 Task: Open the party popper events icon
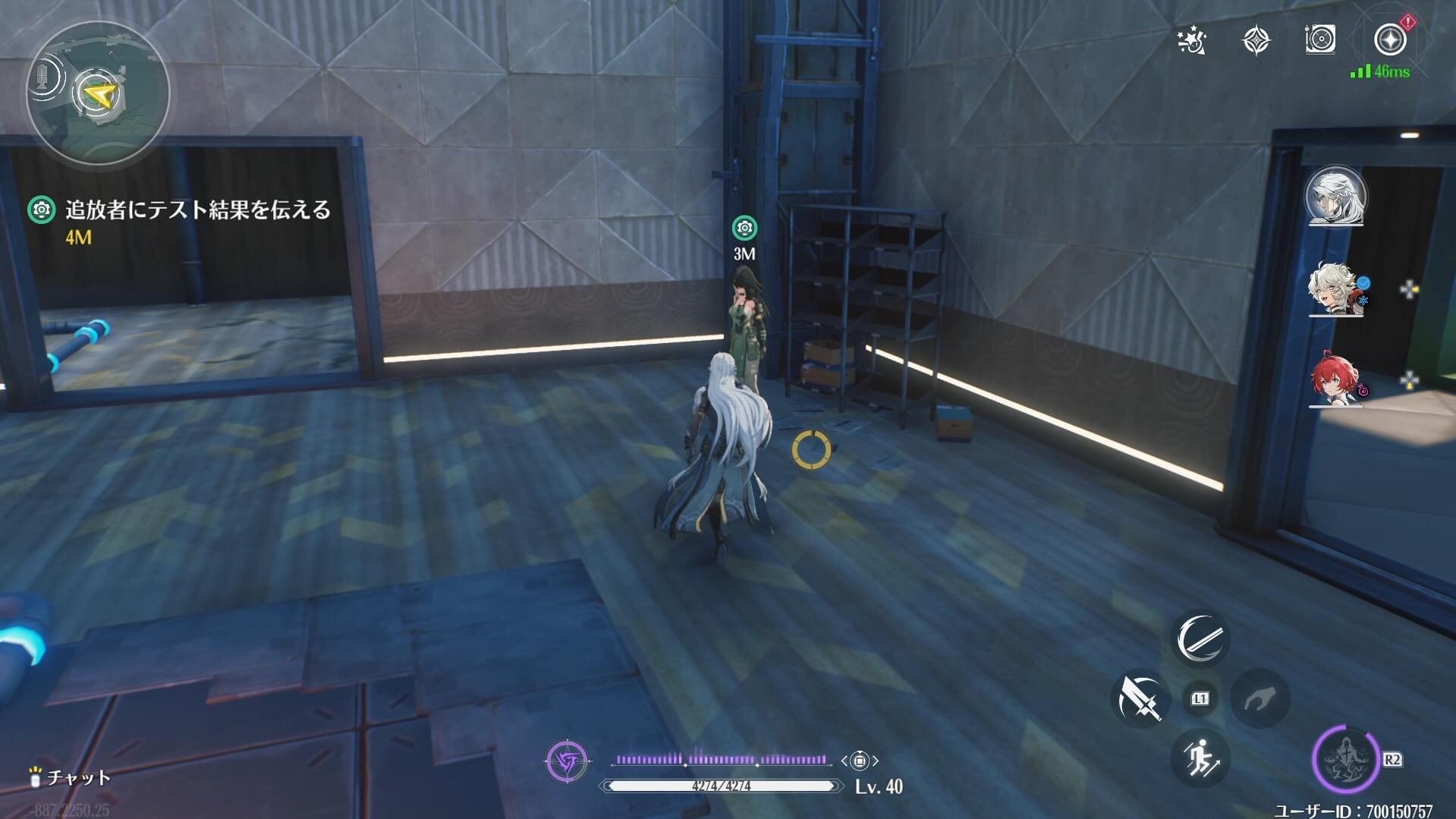(x=1192, y=41)
